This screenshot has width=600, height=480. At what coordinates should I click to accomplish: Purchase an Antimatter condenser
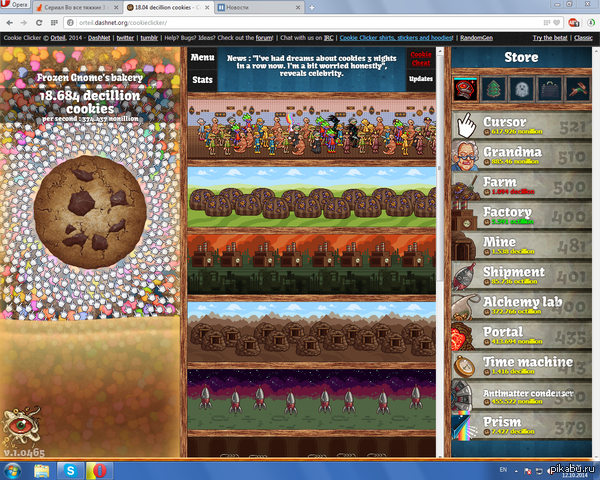click(520, 398)
